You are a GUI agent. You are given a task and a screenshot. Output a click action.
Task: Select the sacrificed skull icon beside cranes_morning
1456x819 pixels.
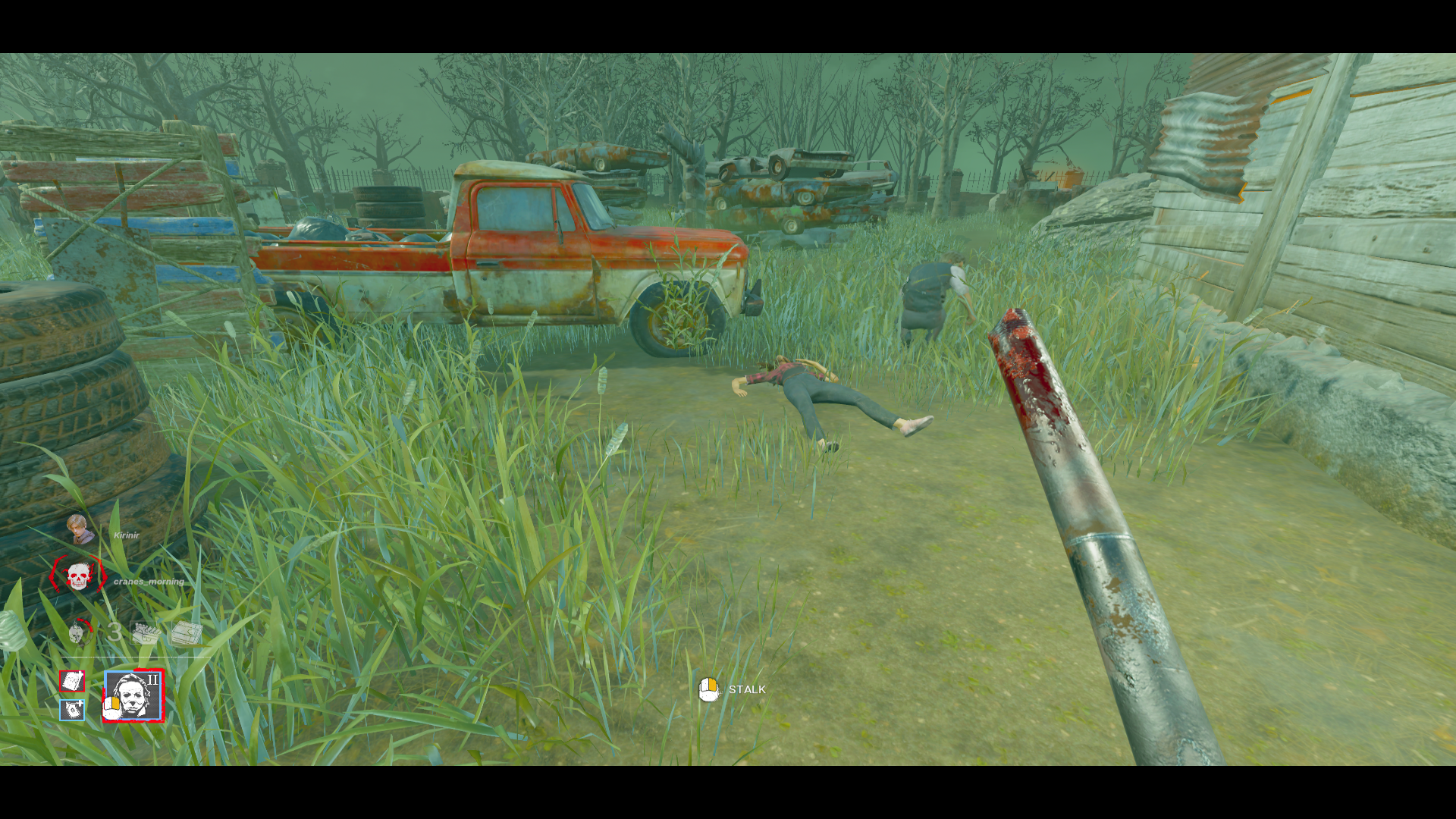(x=77, y=578)
